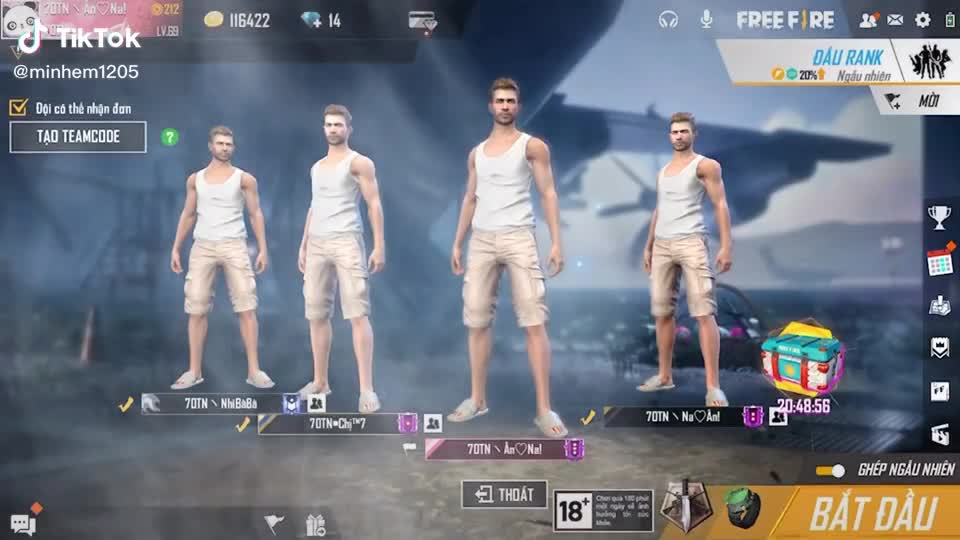Select the 7OTN NhiBaBà player nameplate
Screen dimensions: 960x540
tap(210, 404)
